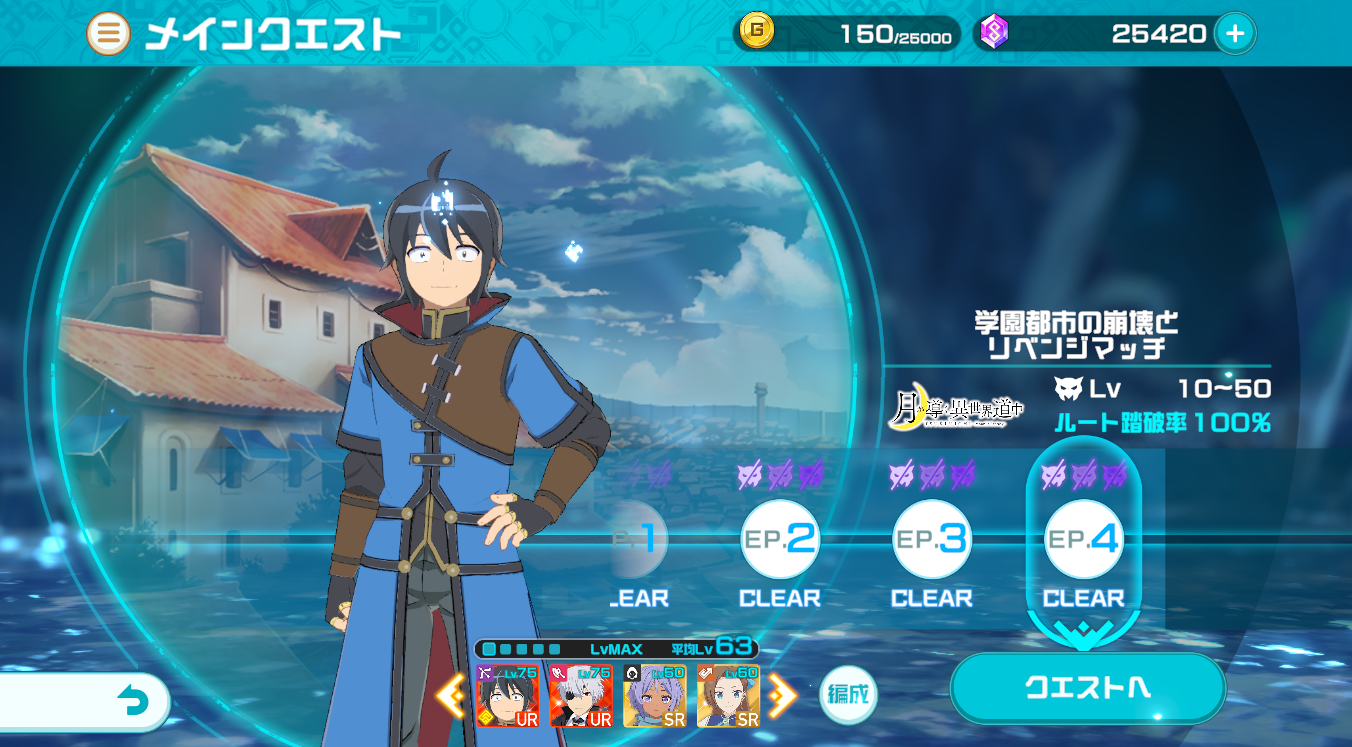Choose the highlighted EP.4 episode
This screenshot has width=1352, height=747.
1084,540
